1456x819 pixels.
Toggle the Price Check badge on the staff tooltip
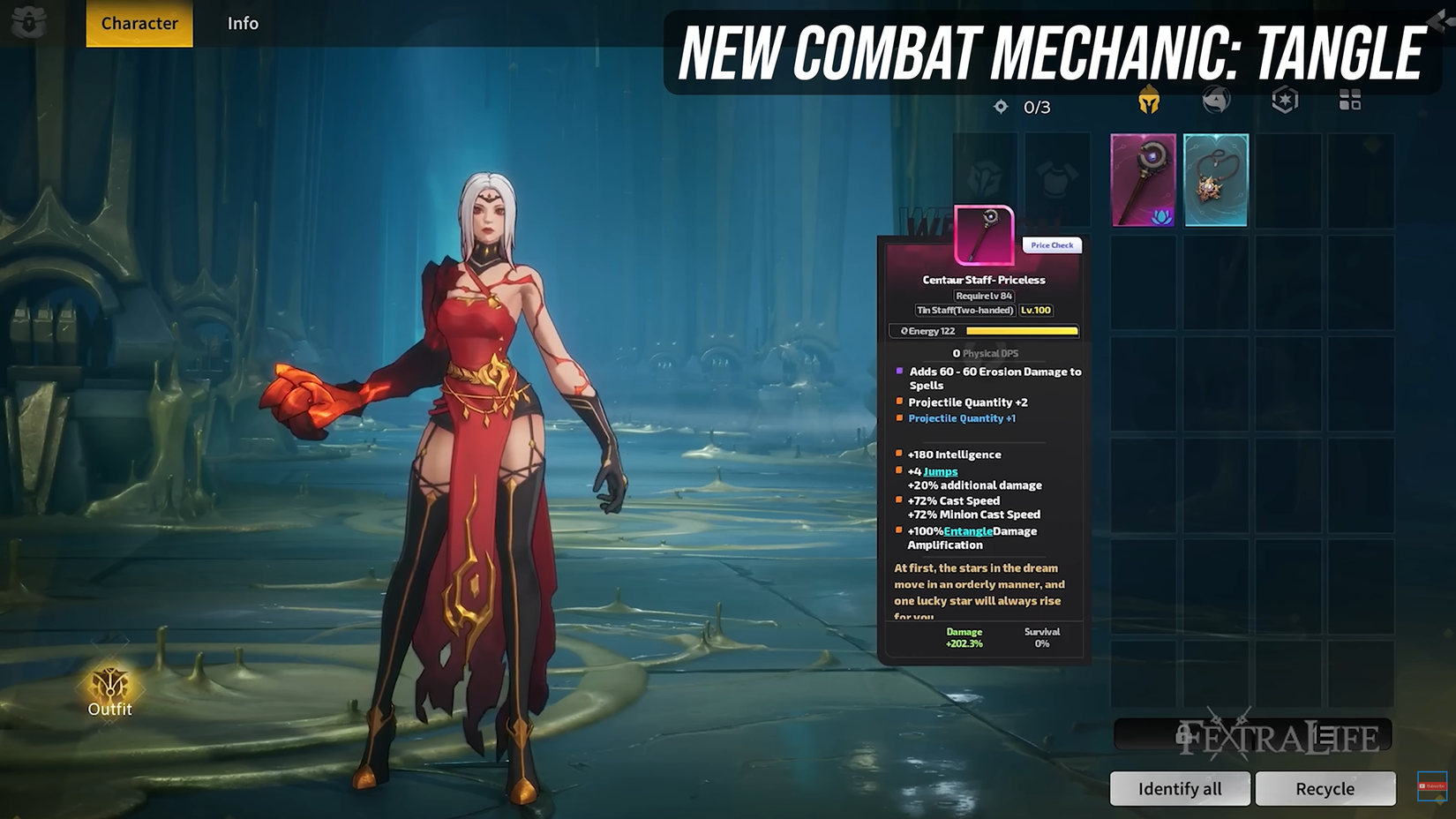pos(1051,245)
